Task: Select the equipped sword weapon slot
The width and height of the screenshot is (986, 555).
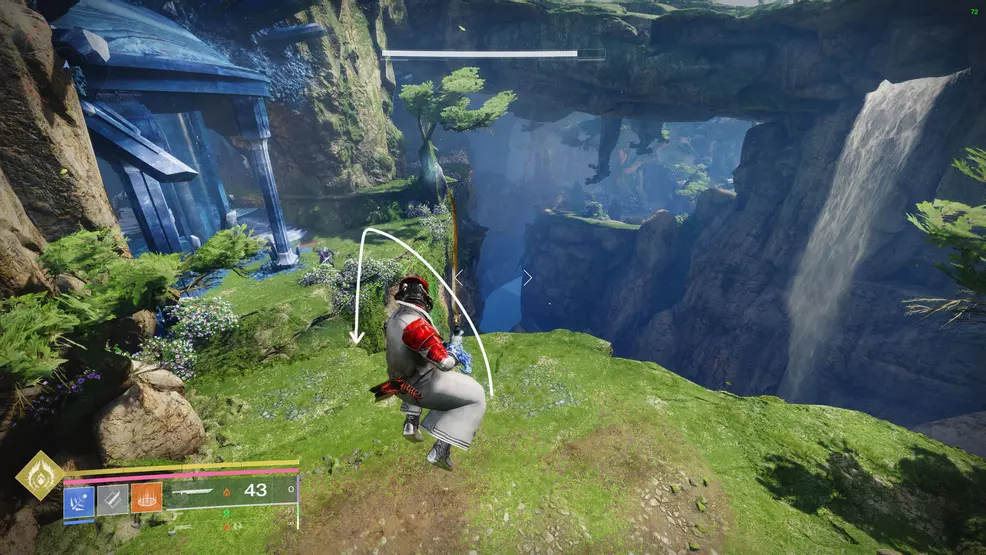Action: pos(230,491)
